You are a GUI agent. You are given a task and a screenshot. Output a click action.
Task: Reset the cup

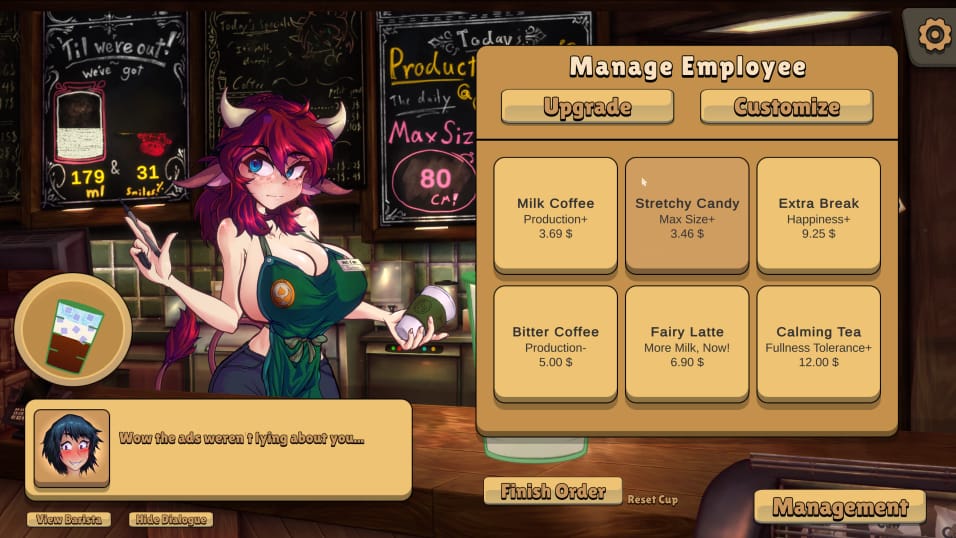pos(652,499)
